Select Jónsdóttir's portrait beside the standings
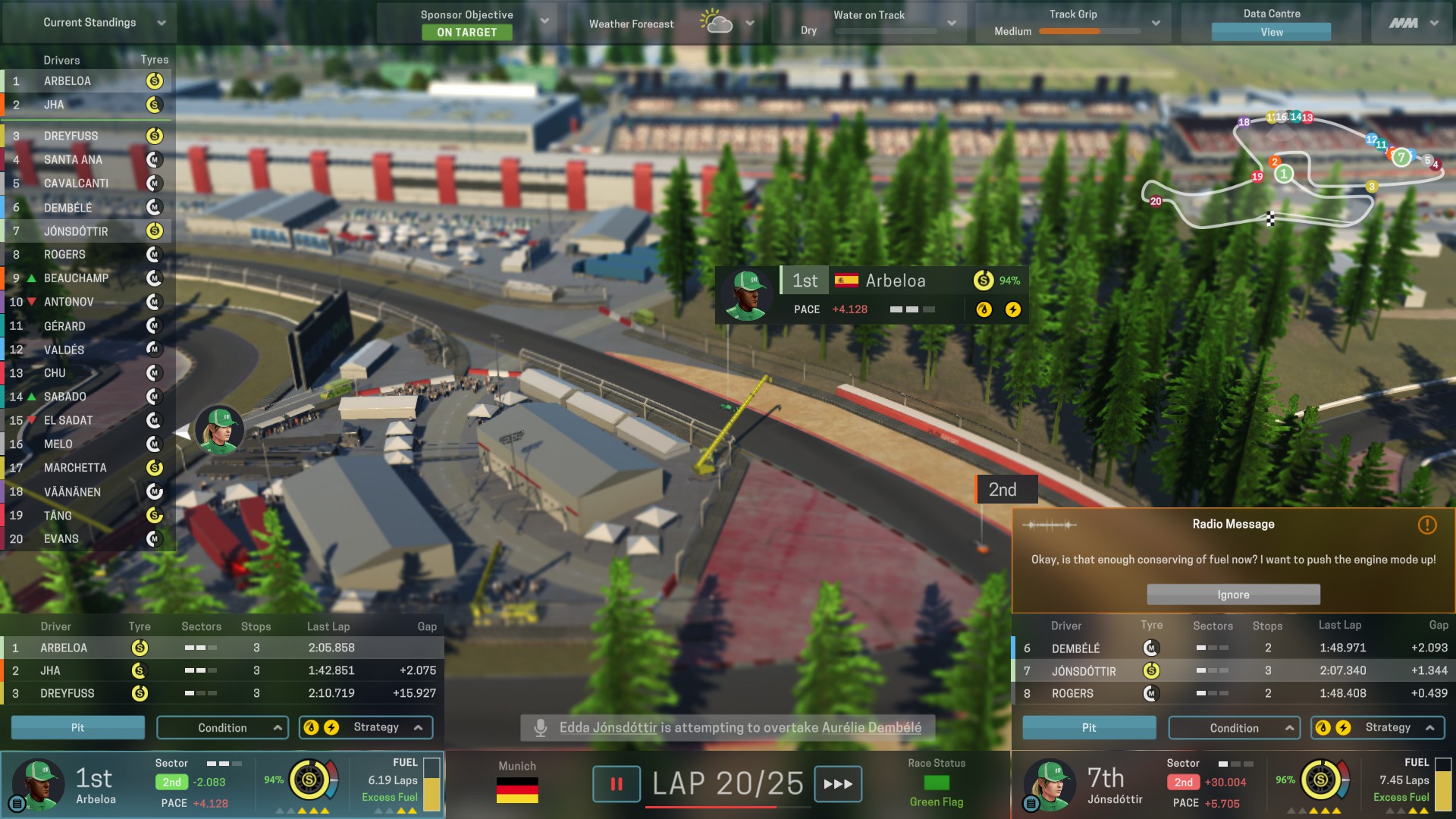The width and height of the screenshot is (1456, 819). click(220, 430)
